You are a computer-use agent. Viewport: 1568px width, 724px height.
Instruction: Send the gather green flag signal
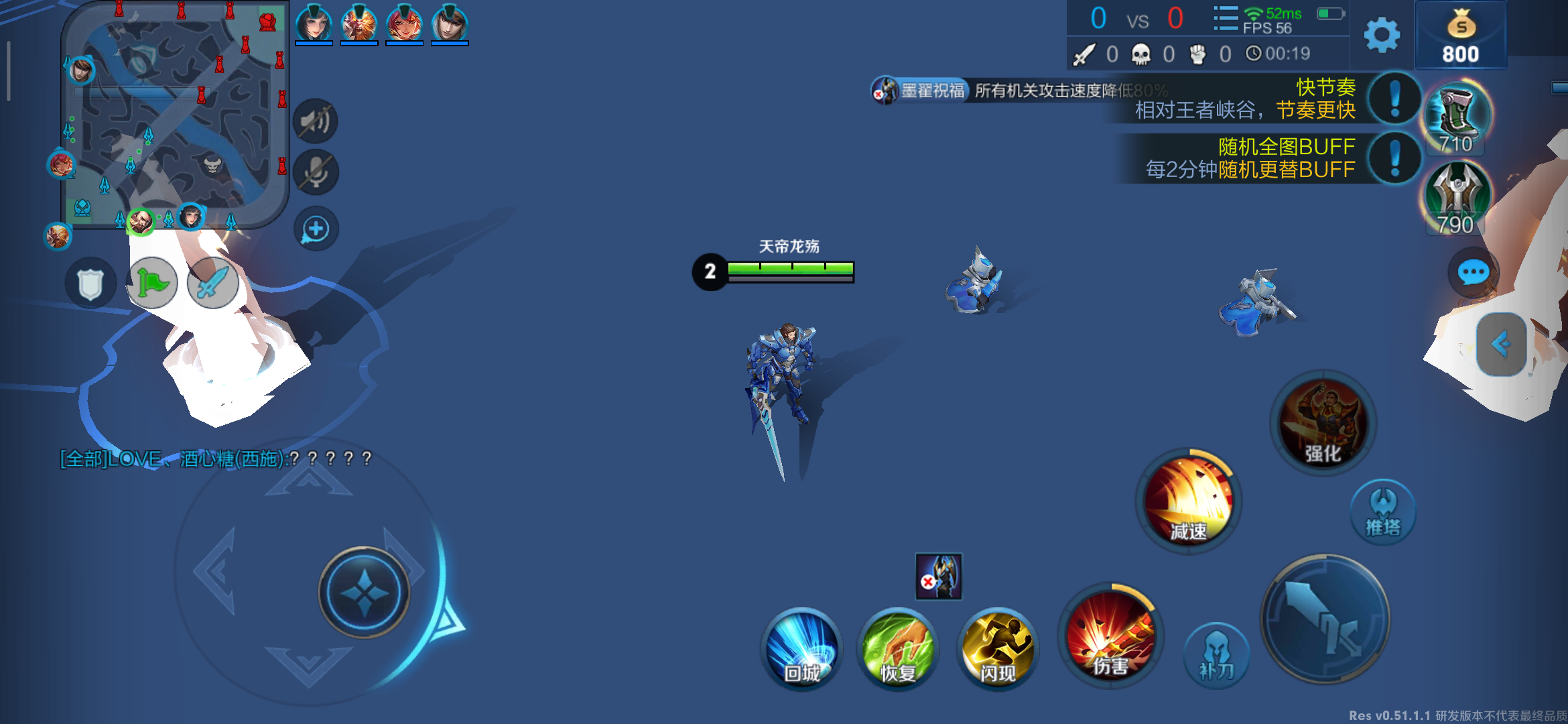[x=153, y=283]
